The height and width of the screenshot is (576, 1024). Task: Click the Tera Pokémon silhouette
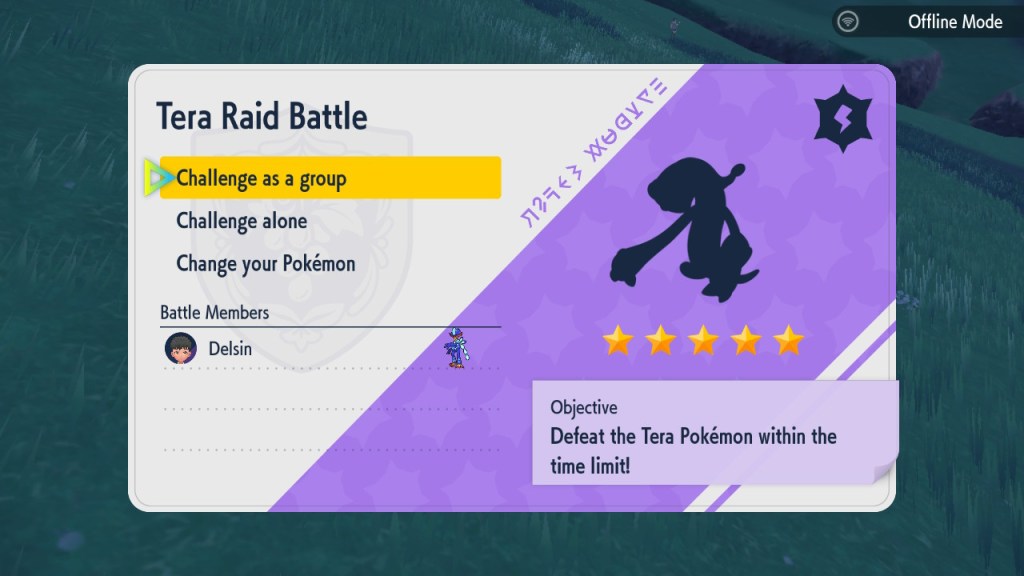(690, 228)
